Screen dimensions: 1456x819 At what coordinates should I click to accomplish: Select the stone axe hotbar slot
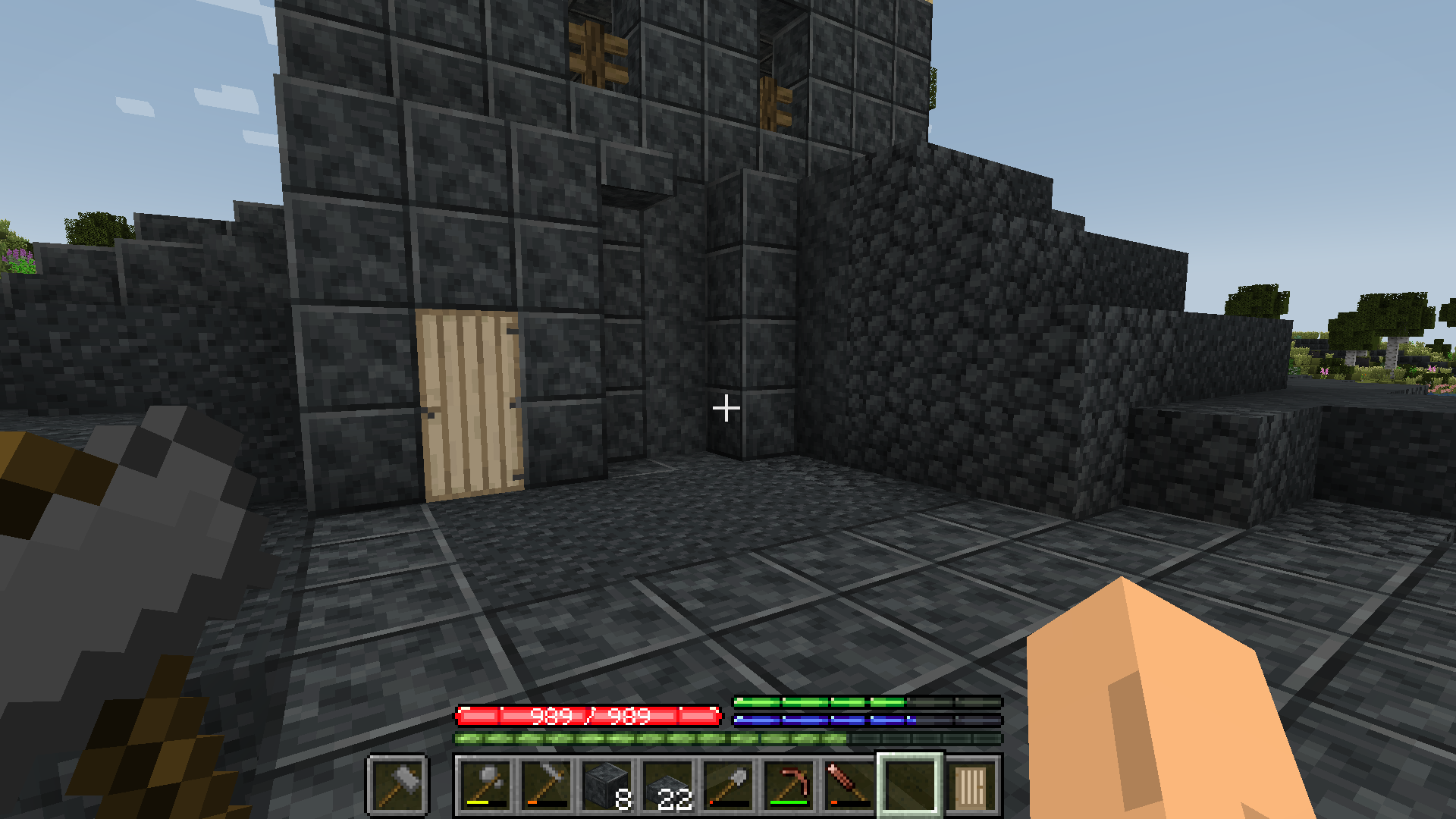click(x=485, y=784)
